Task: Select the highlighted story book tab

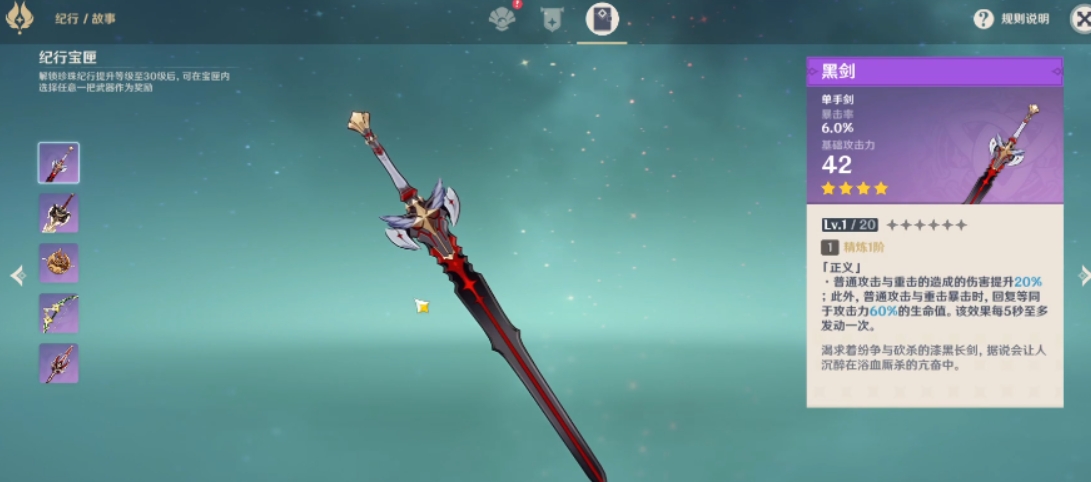Action: tap(602, 18)
